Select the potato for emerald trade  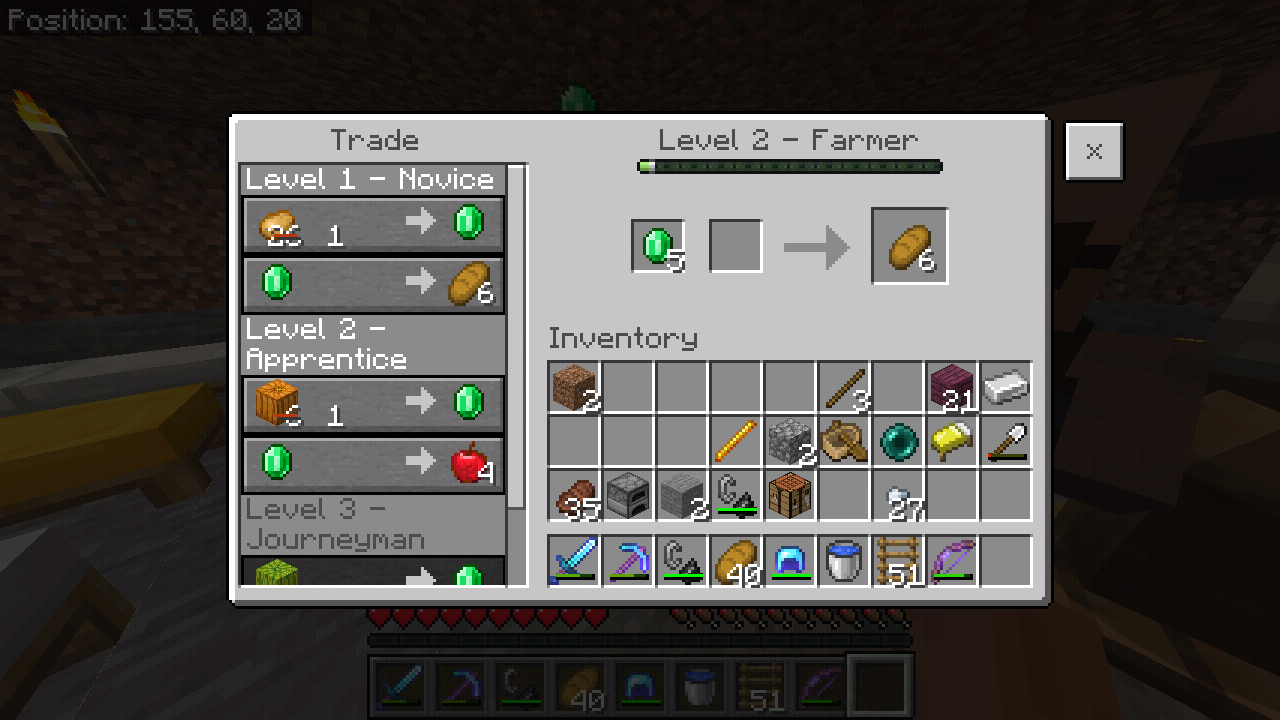[373, 223]
